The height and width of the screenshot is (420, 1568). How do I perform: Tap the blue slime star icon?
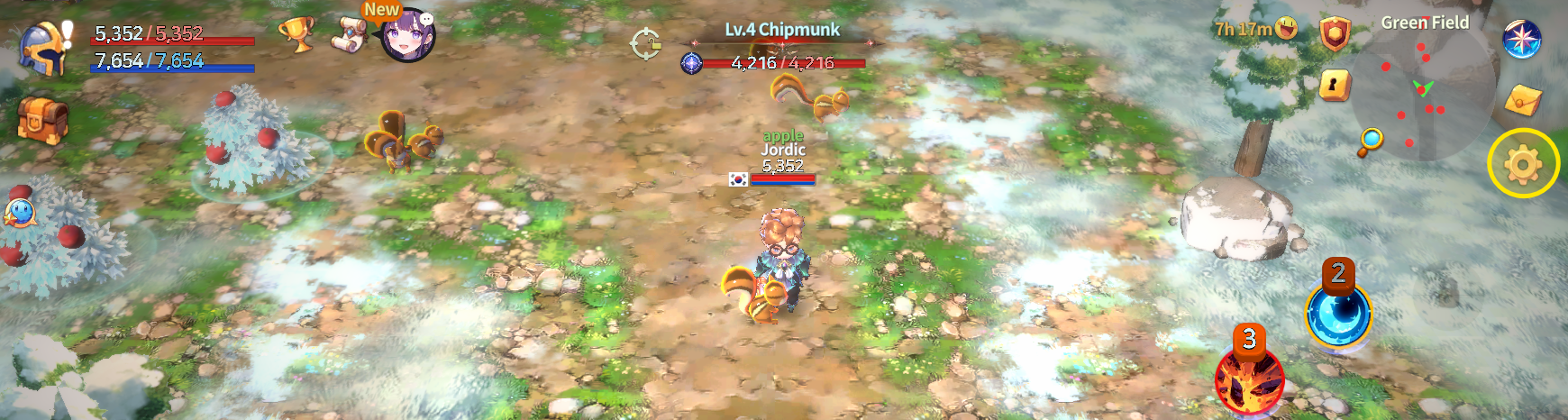[x=19, y=214]
